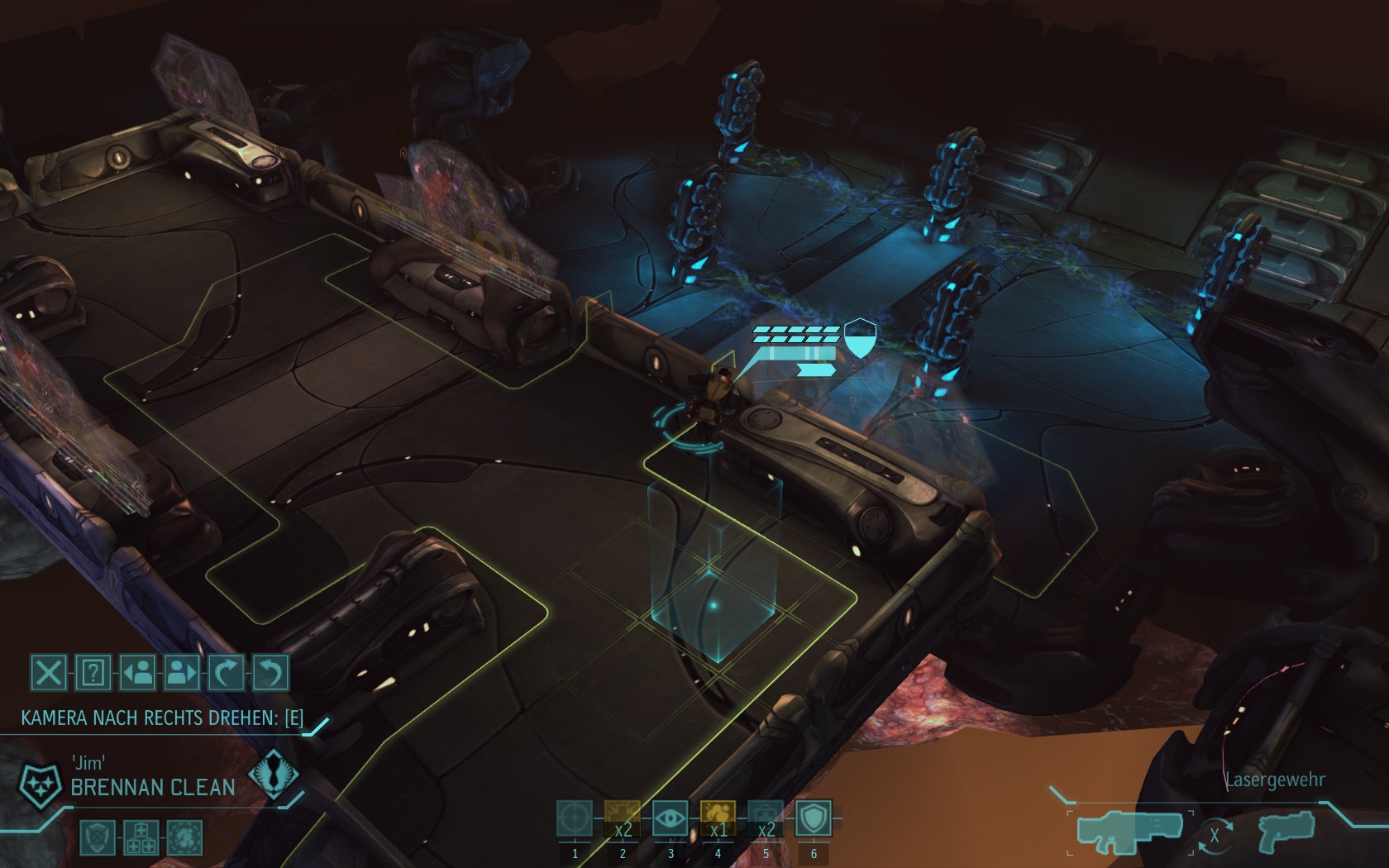Select the yellow x2 ability in slot two
The width and height of the screenshot is (1389, 868).
[623, 818]
